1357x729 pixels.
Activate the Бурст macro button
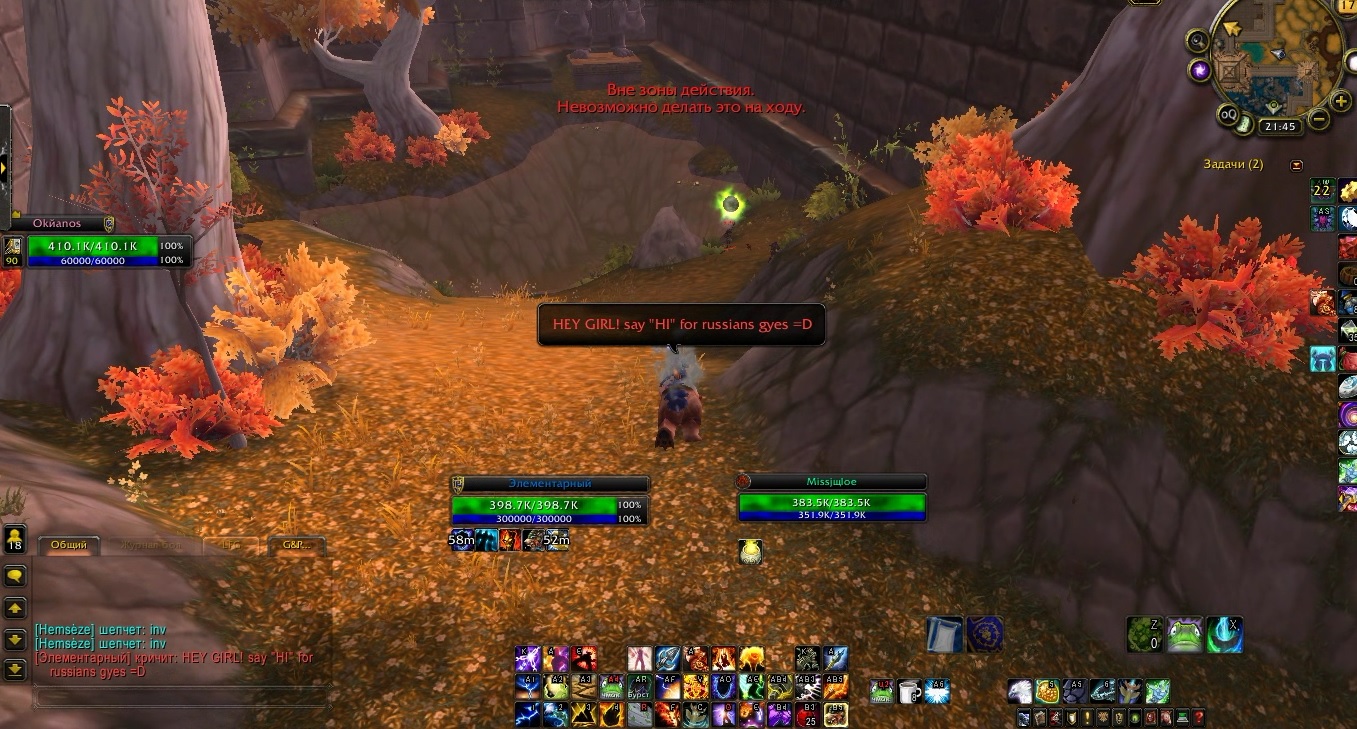(638, 687)
